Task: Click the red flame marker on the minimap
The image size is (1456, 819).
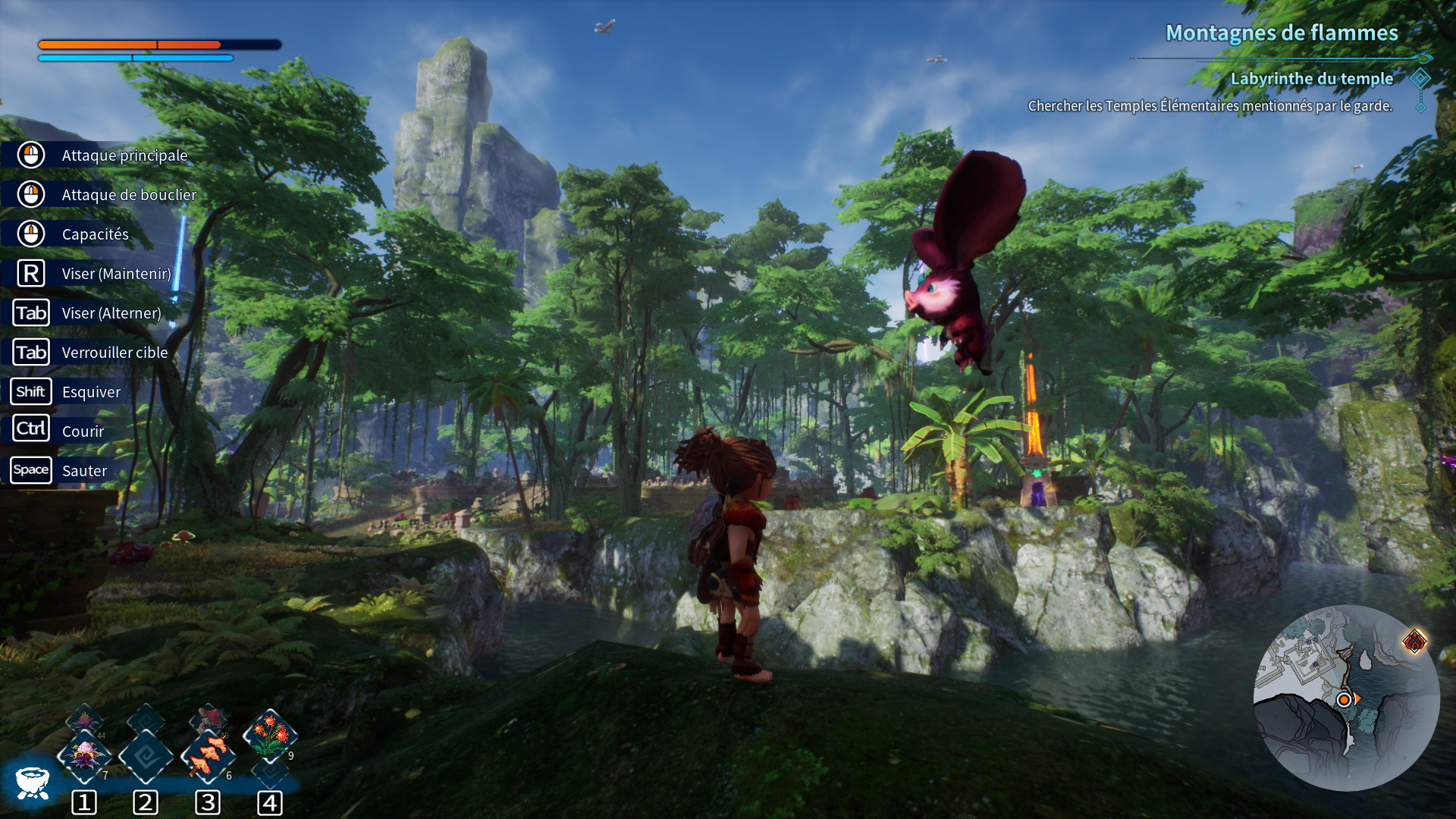Action: (1414, 642)
